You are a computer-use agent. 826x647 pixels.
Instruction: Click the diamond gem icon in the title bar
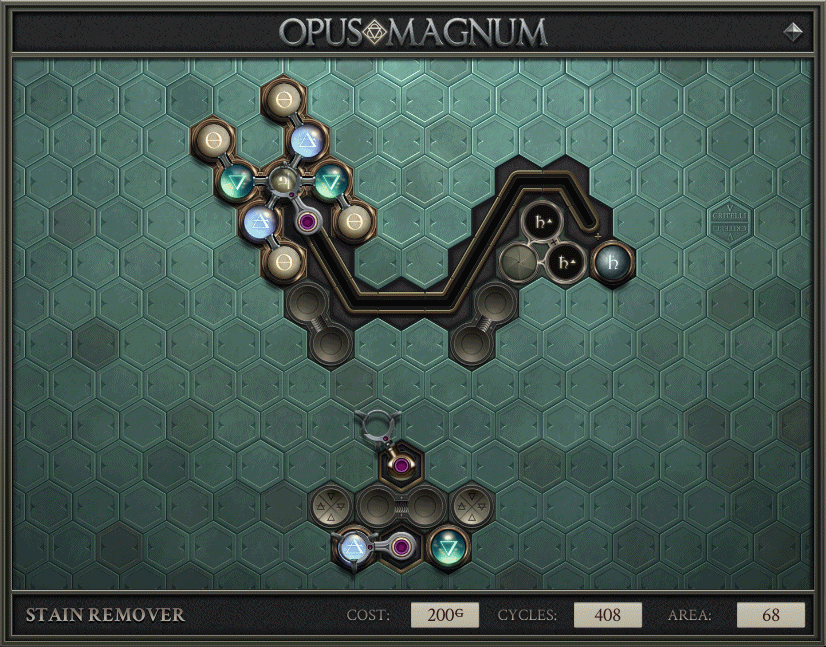(x=793, y=31)
